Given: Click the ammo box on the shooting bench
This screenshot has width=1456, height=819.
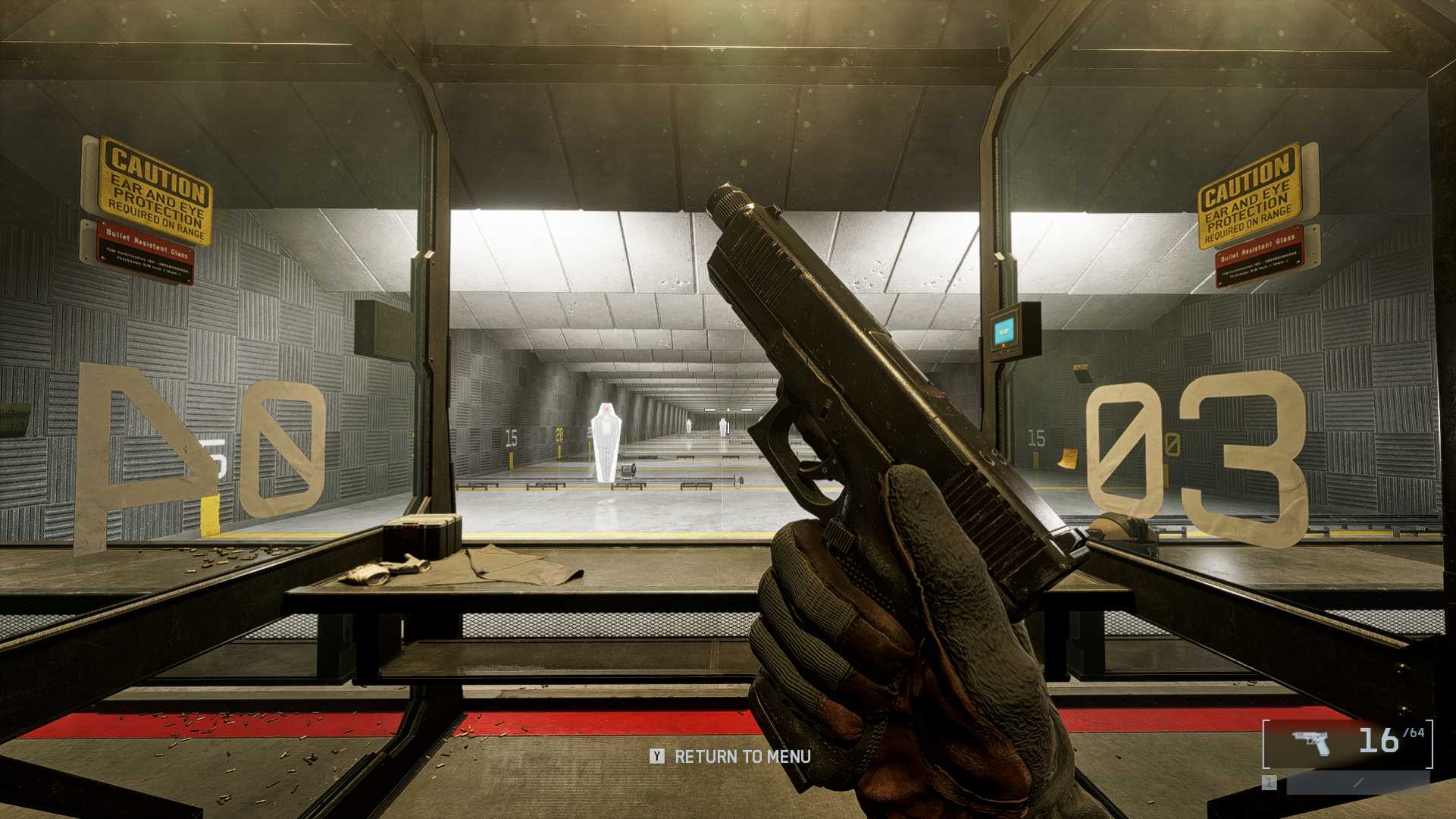Looking at the screenshot, I should (422, 538).
